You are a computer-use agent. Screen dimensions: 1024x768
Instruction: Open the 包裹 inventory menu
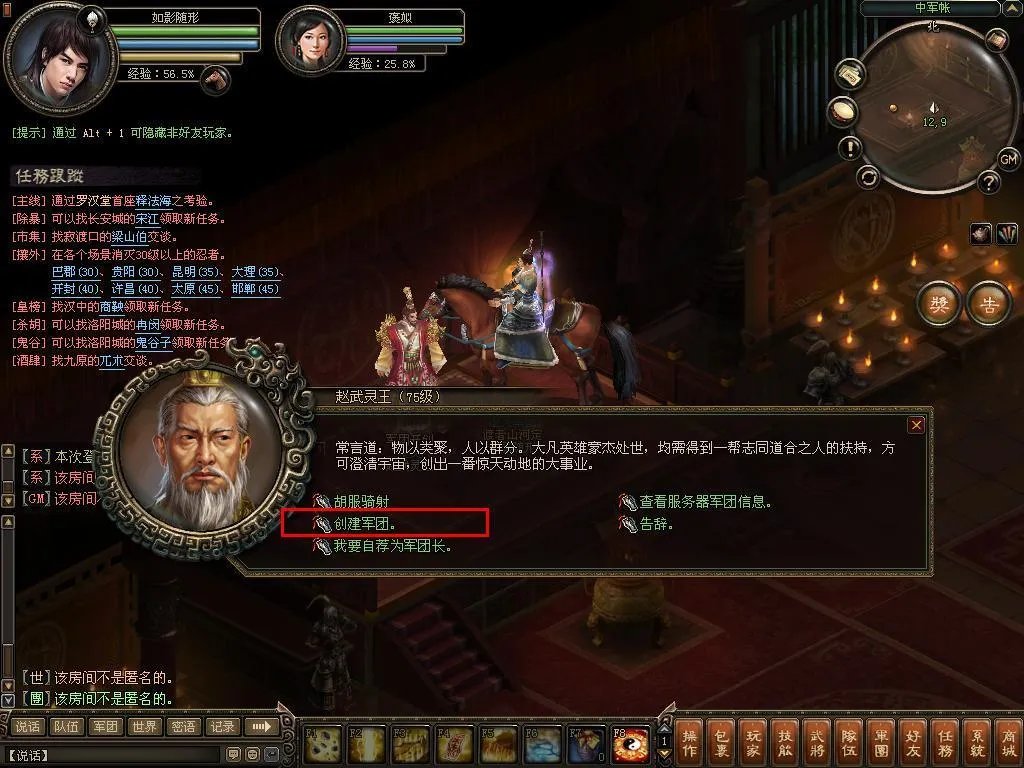722,742
